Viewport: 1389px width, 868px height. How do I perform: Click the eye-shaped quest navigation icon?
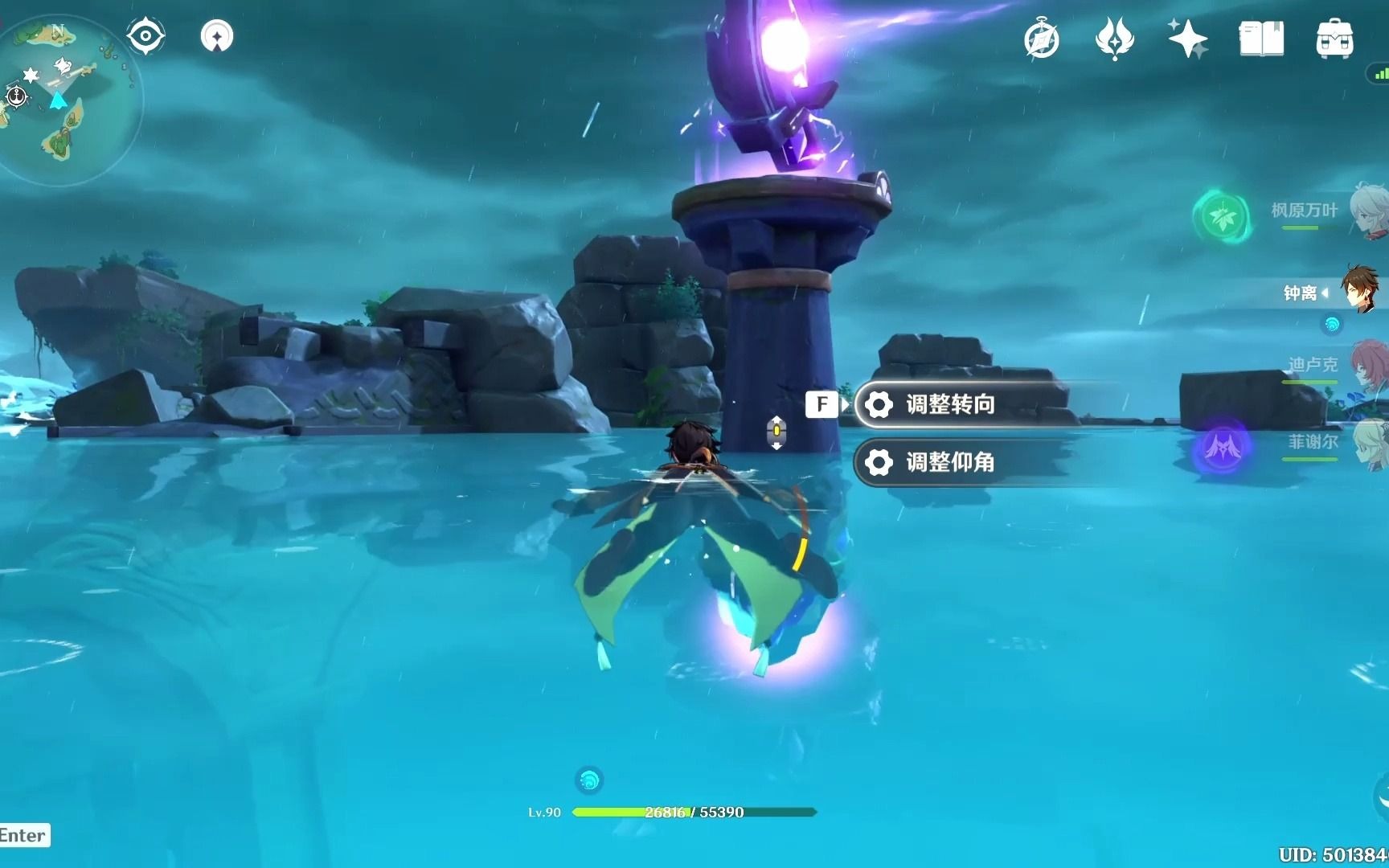[145, 36]
